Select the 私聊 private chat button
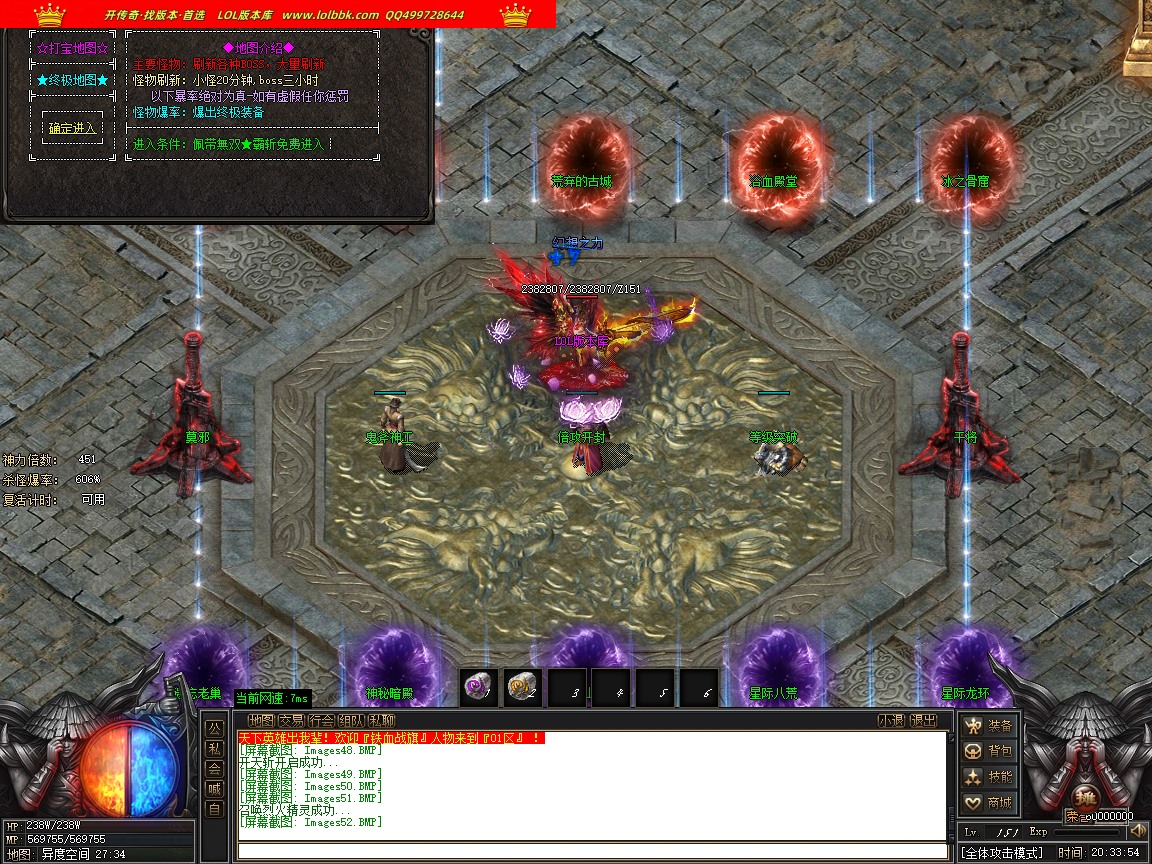1152x864 pixels. (381, 720)
